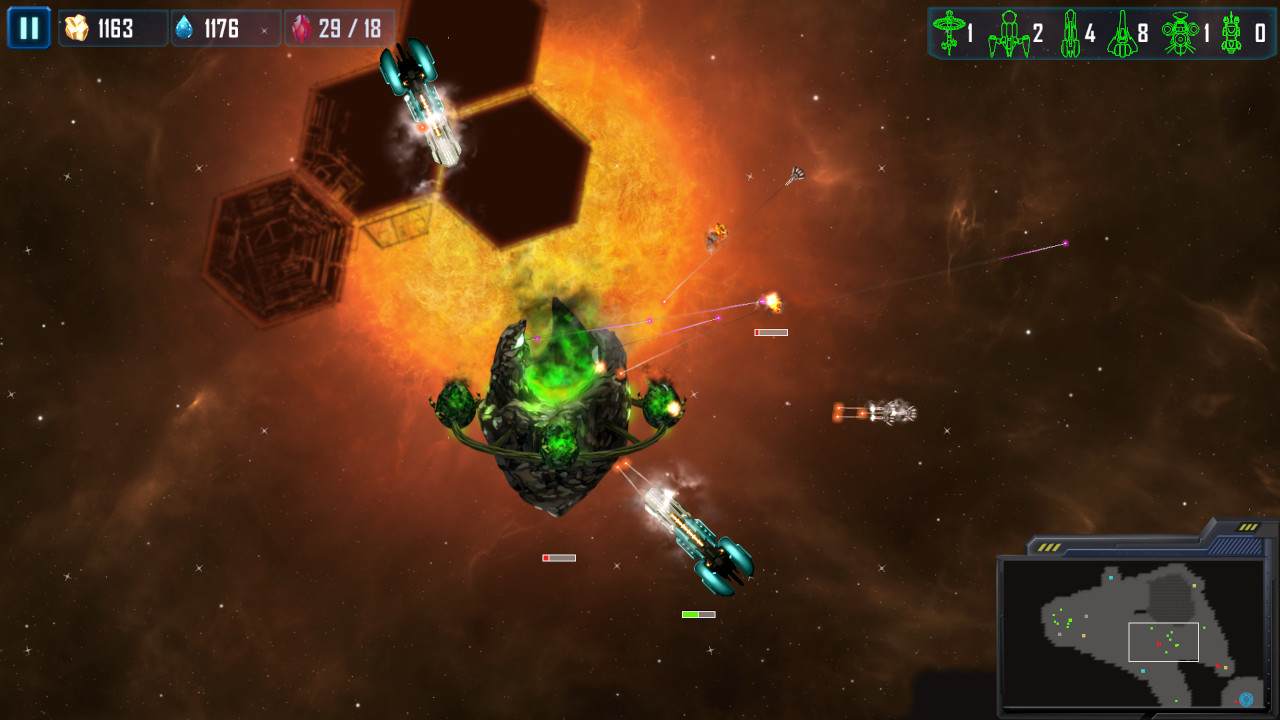This screenshot has width=1280, height=720.
Task: Click the red crystal capacity icon
Action: pos(300,27)
